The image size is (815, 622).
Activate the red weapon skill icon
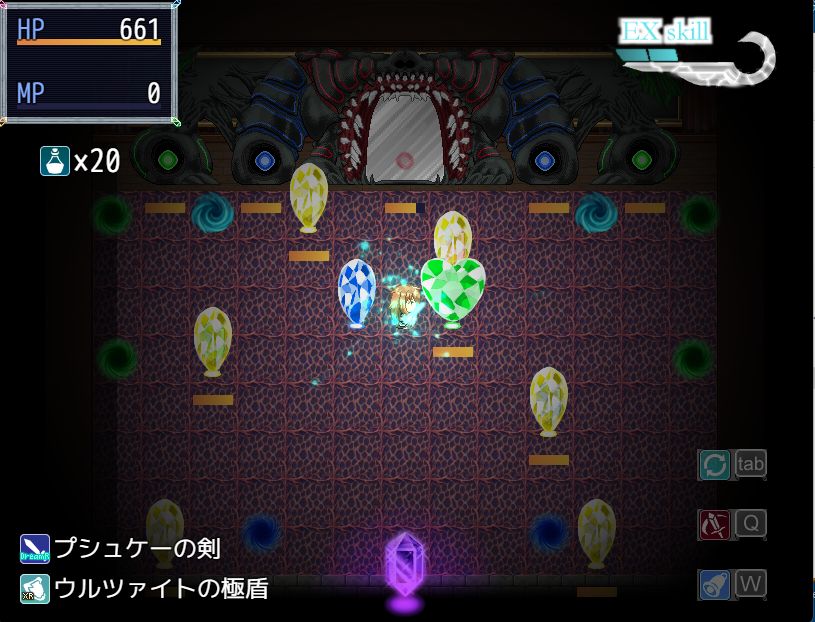[714, 524]
